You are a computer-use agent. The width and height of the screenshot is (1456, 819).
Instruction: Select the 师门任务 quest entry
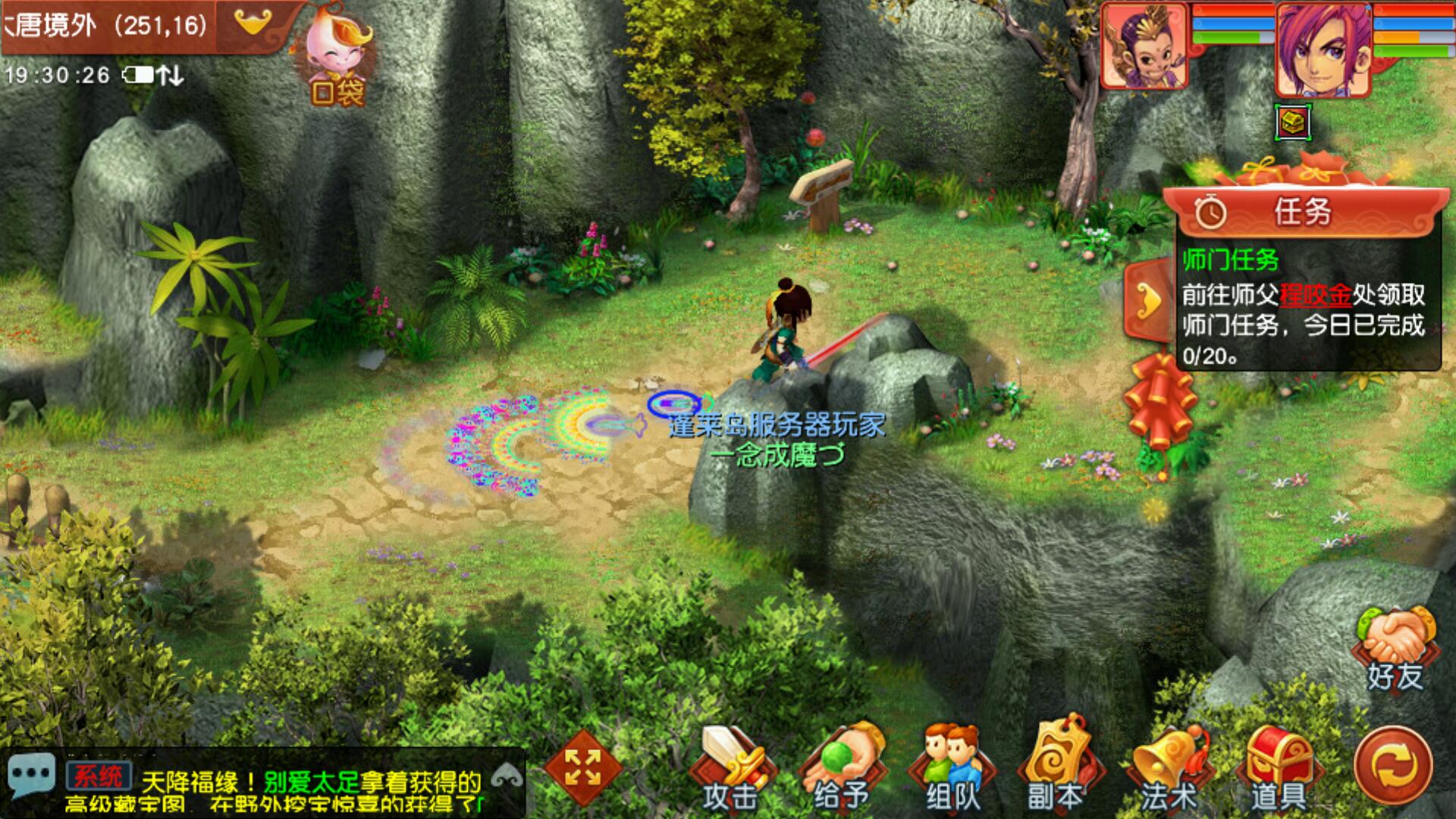click(x=1230, y=261)
